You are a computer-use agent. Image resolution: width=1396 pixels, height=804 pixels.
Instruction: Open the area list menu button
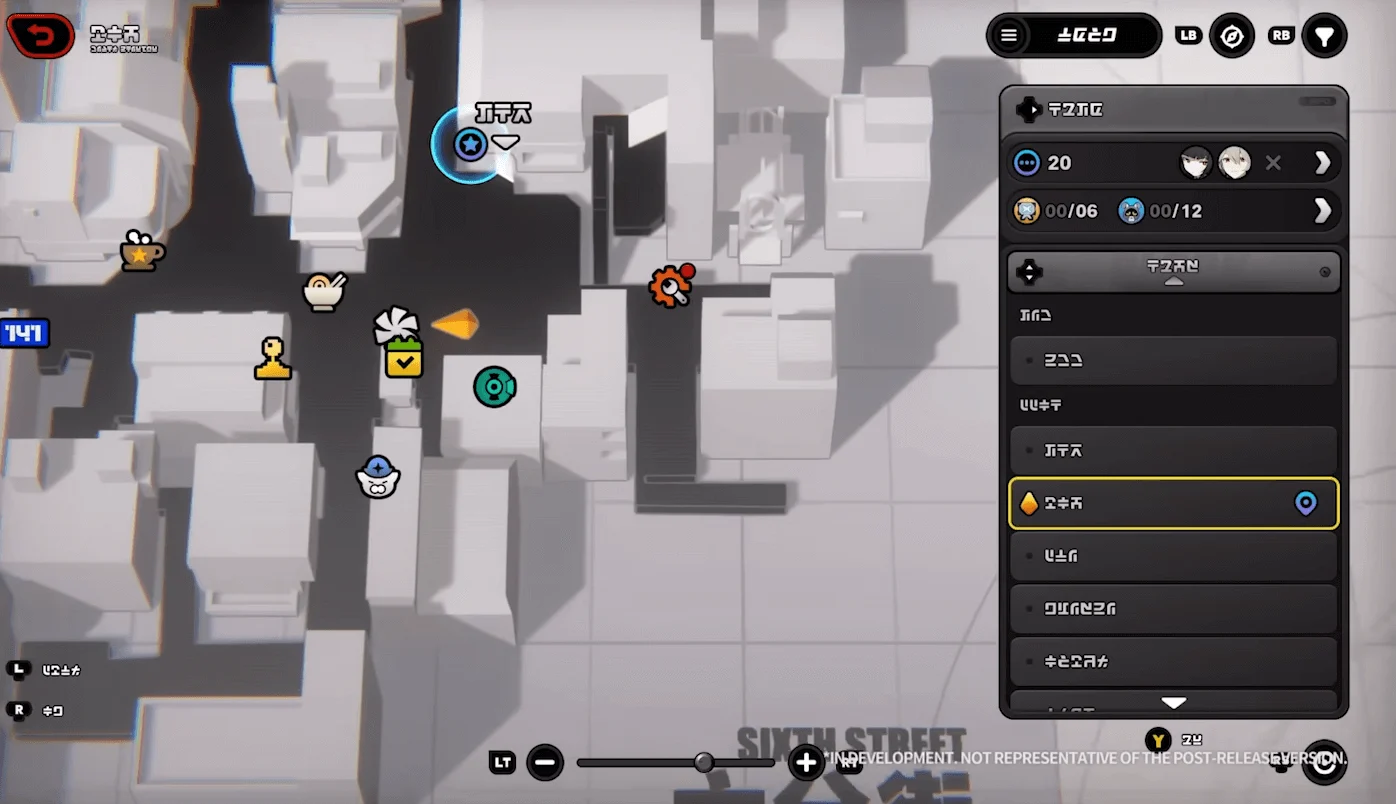pyautogui.click(x=1009, y=36)
